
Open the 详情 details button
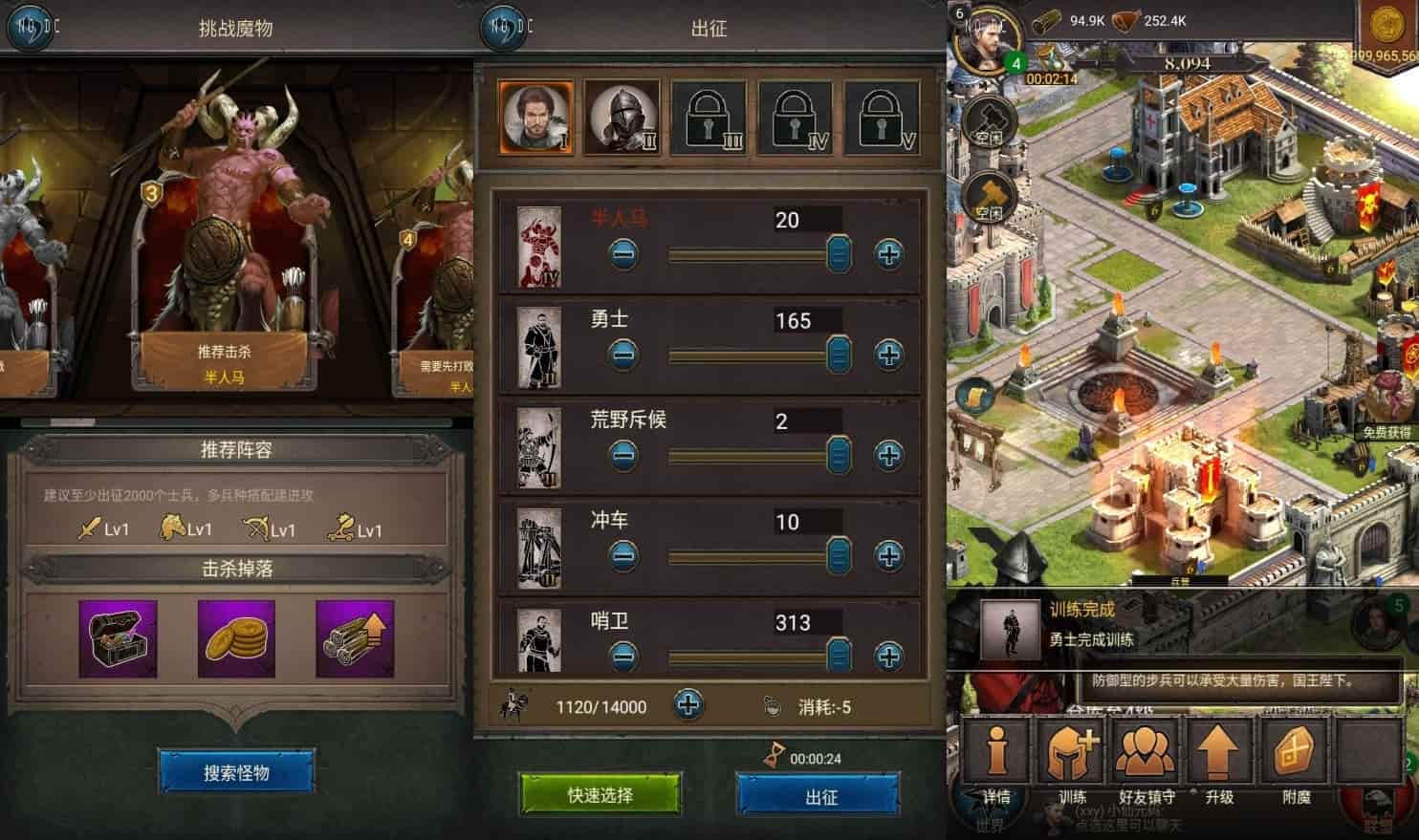coord(996,760)
